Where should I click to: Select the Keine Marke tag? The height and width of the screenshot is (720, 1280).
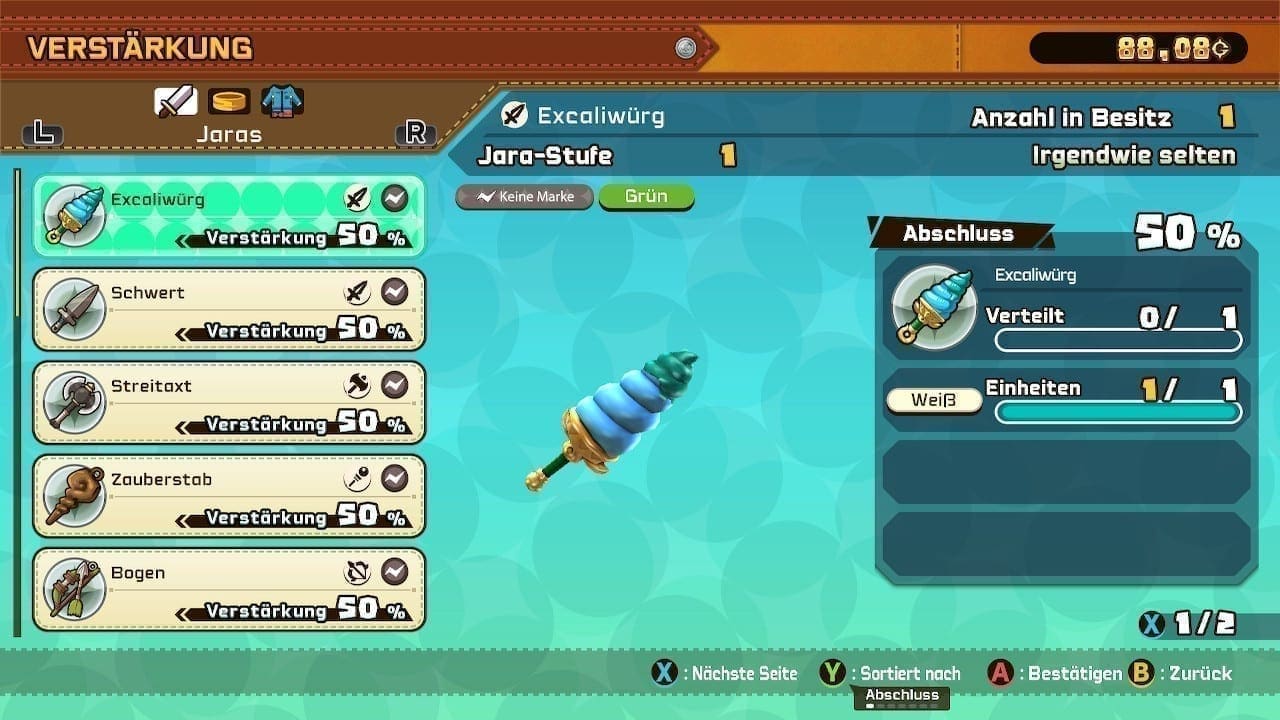(525, 197)
